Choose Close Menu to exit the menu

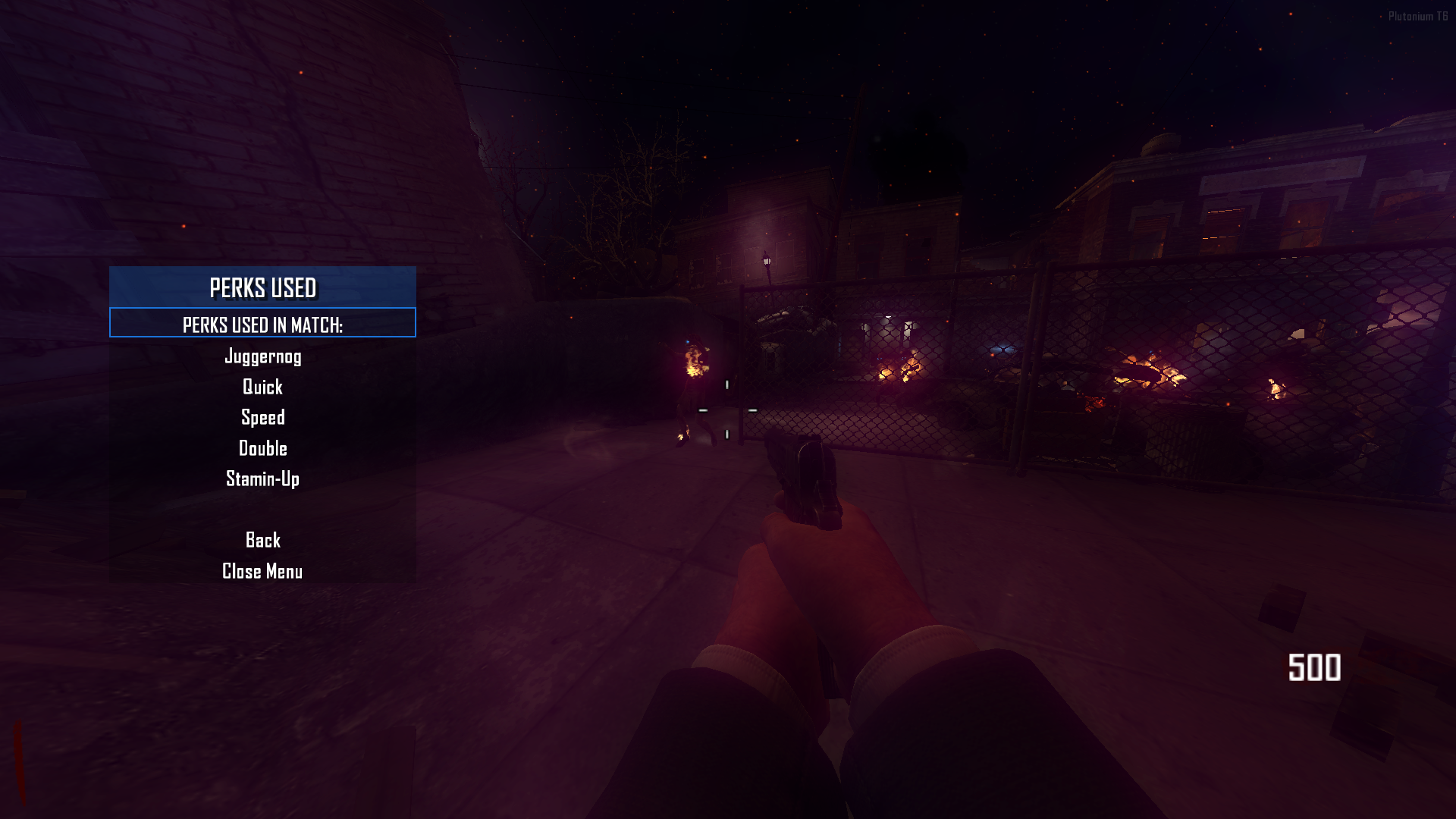pyautogui.click(x=262, y=572)
